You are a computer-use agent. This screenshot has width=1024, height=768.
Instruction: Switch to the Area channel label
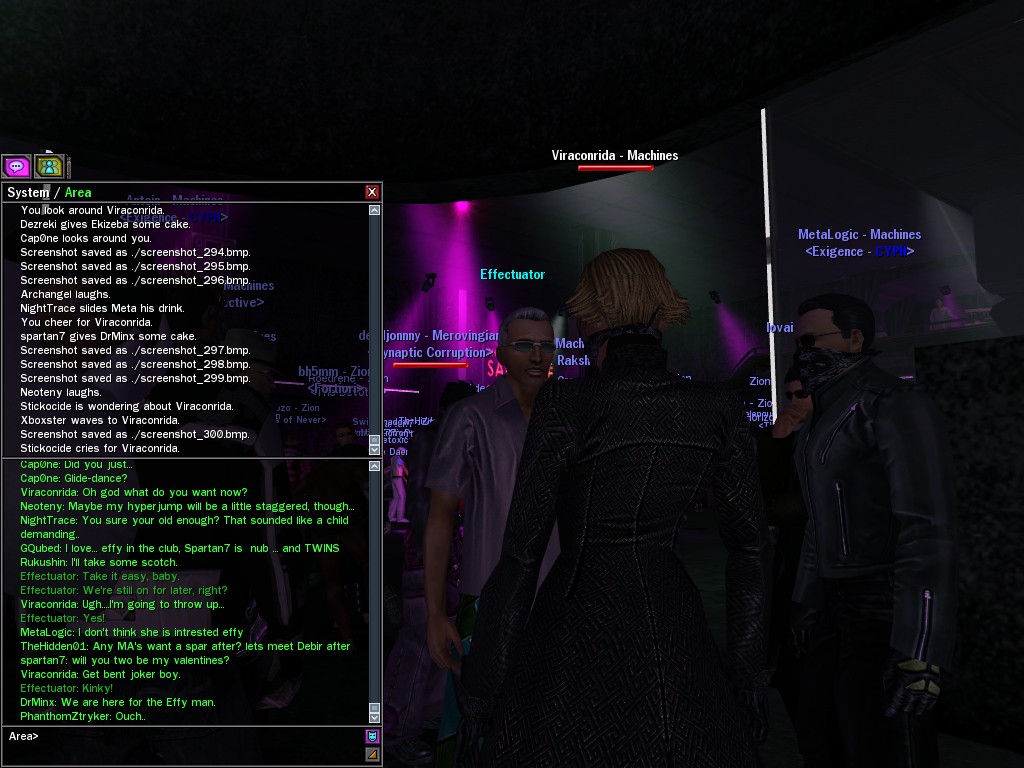[x=78, y=192]
